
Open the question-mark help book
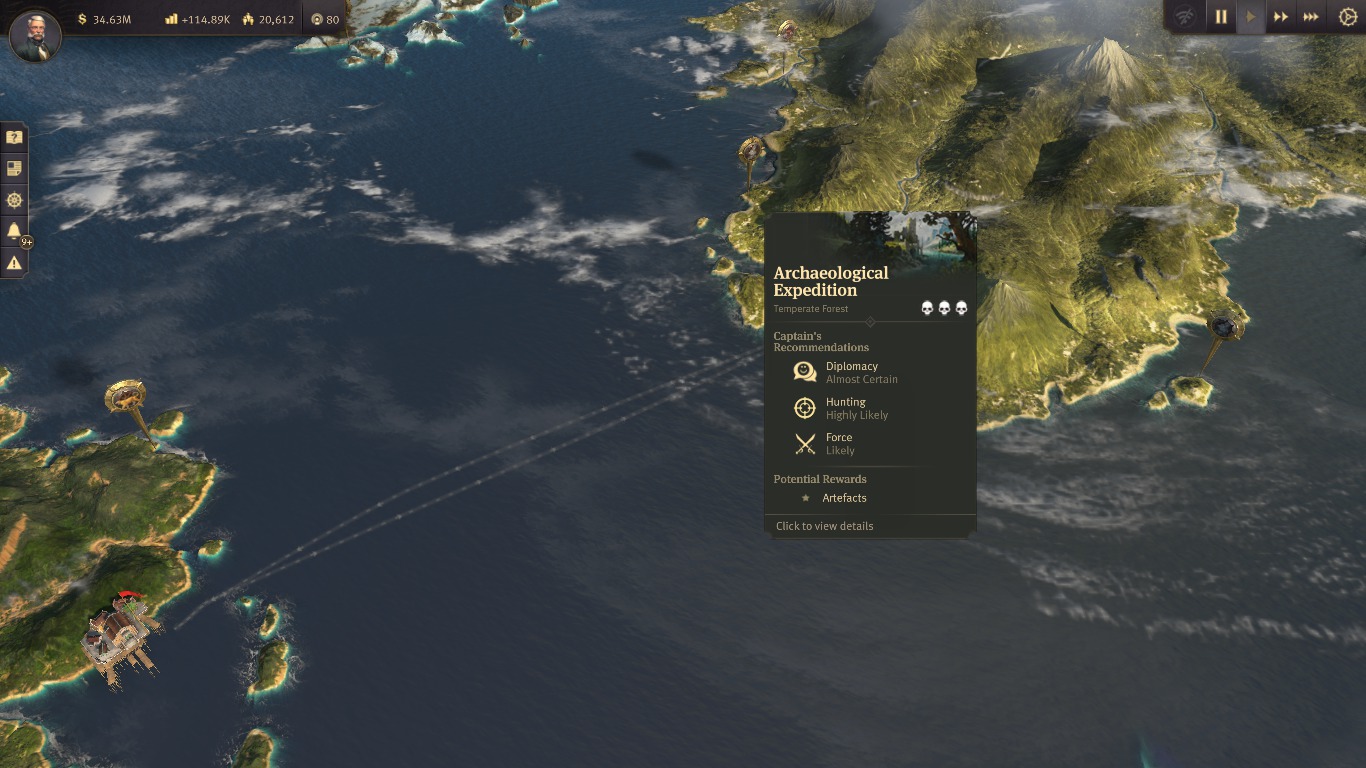pyautogui.click(x=14, y=137)
